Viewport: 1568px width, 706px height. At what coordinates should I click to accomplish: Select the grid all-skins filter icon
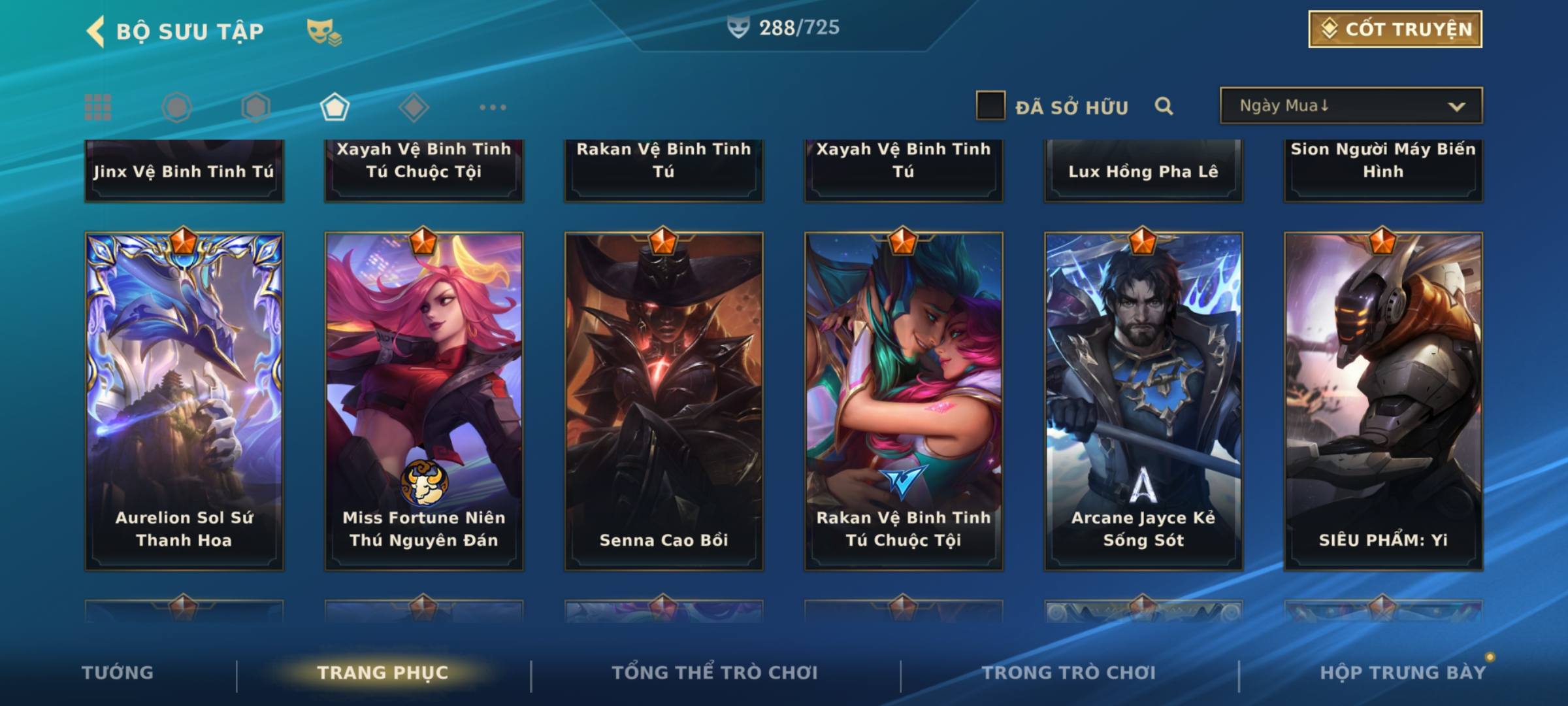[x=98, y=107]
